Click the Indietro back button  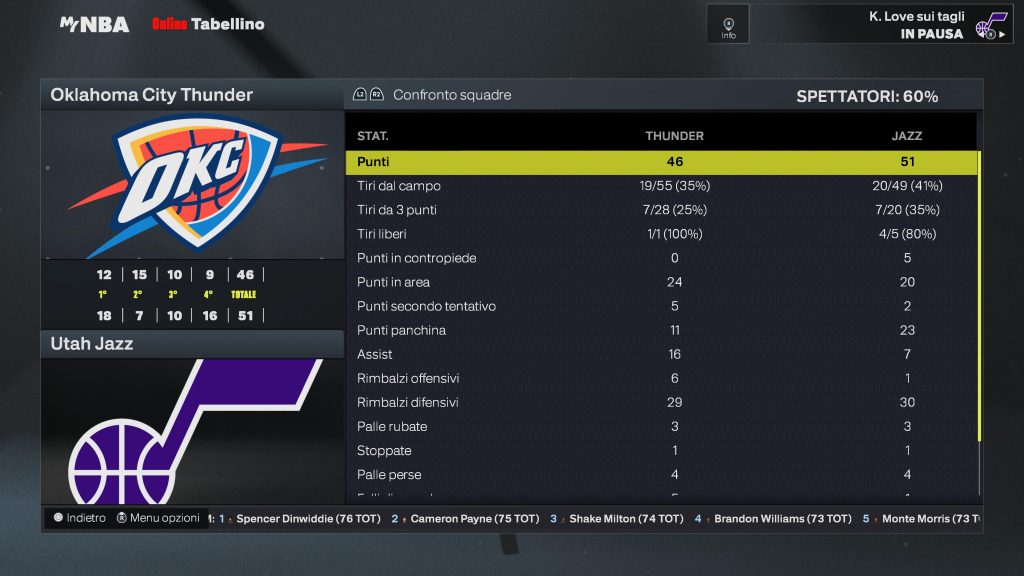click(79, 518)
